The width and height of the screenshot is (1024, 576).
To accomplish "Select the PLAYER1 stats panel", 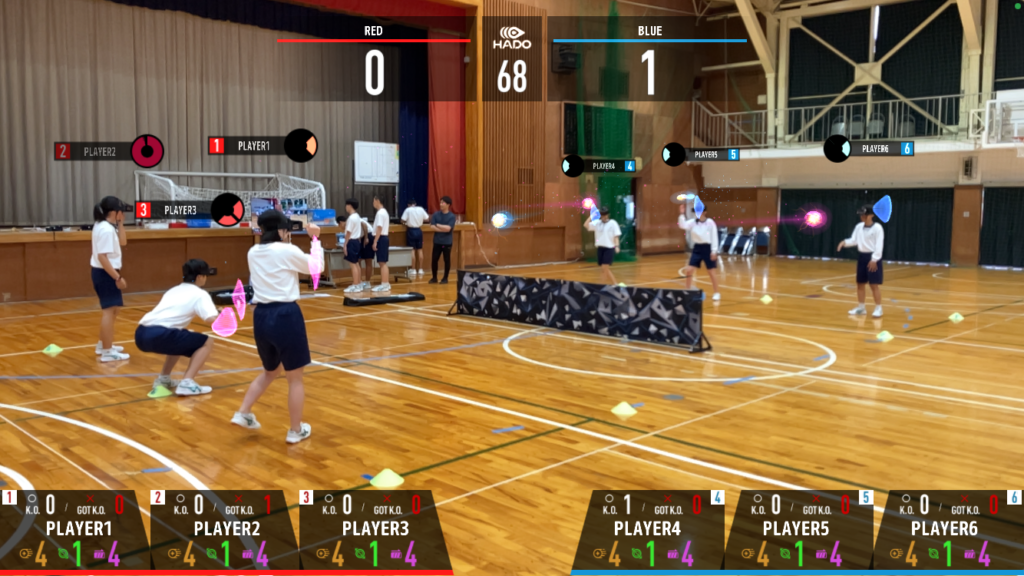I will [x=75, y=530].
